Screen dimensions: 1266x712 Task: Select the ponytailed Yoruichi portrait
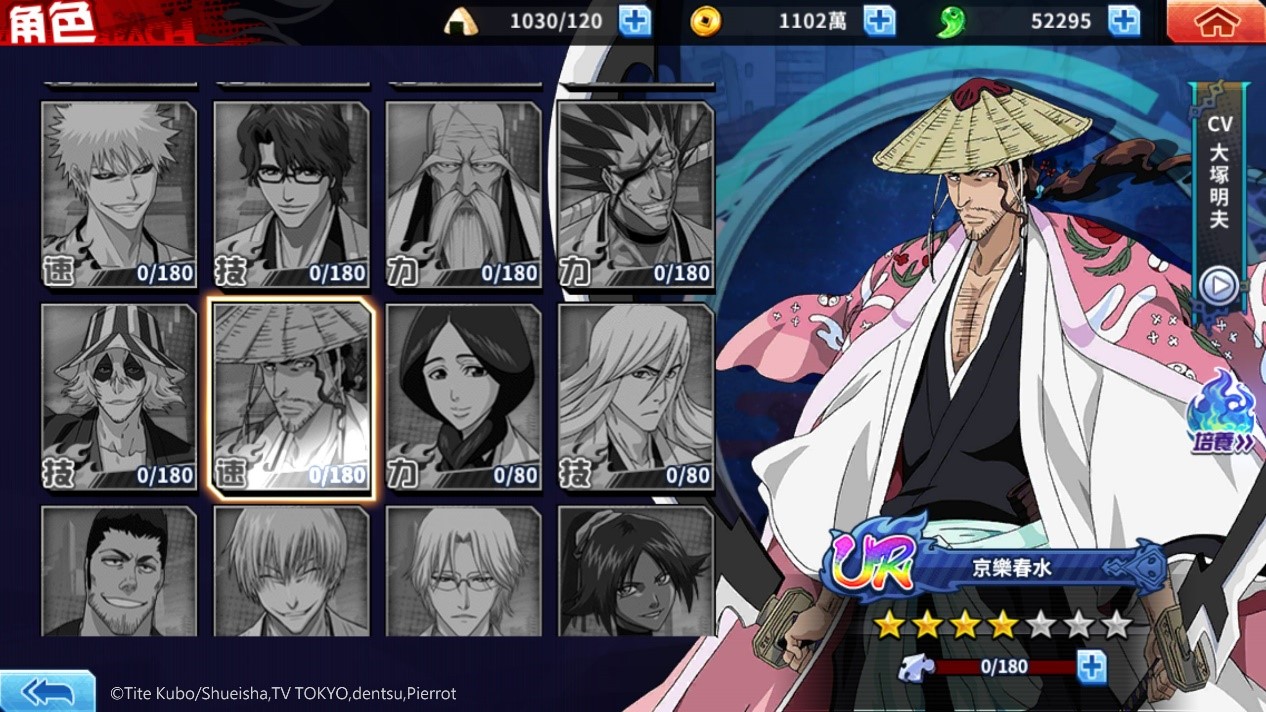pyautogui.click(x=636, y=572)
